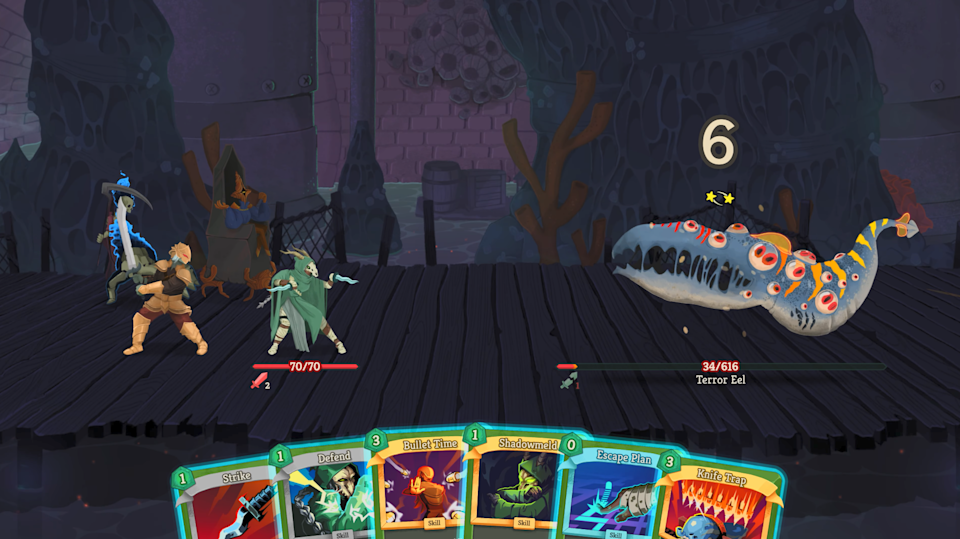Select the Knife Trap card
960x539 pixels.
click(x=722, y=505)
